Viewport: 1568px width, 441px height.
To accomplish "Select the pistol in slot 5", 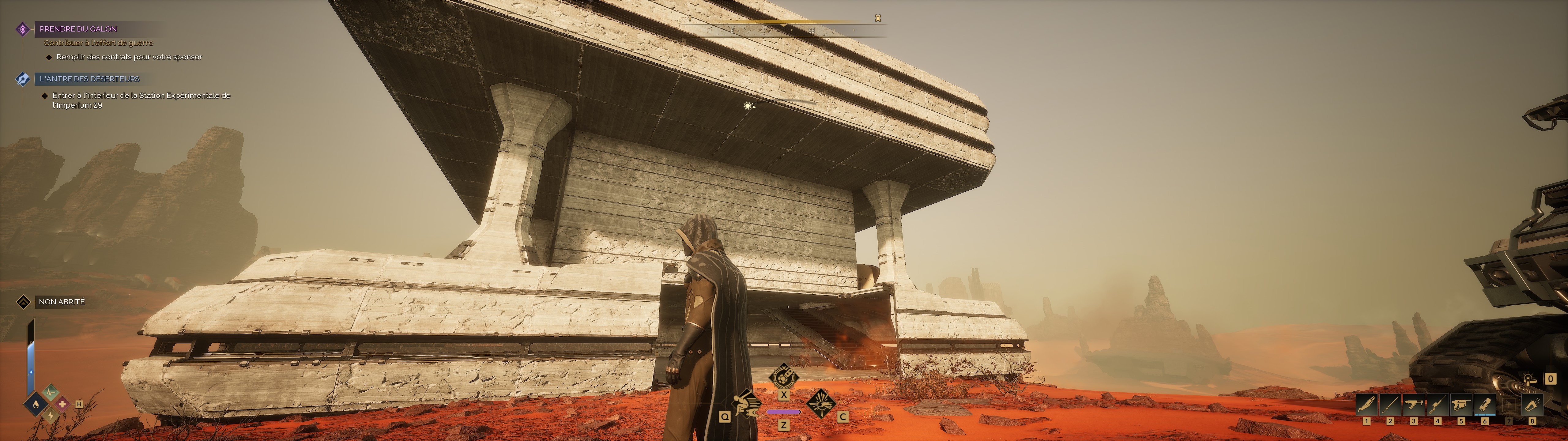I will [x=1461, y=405].
